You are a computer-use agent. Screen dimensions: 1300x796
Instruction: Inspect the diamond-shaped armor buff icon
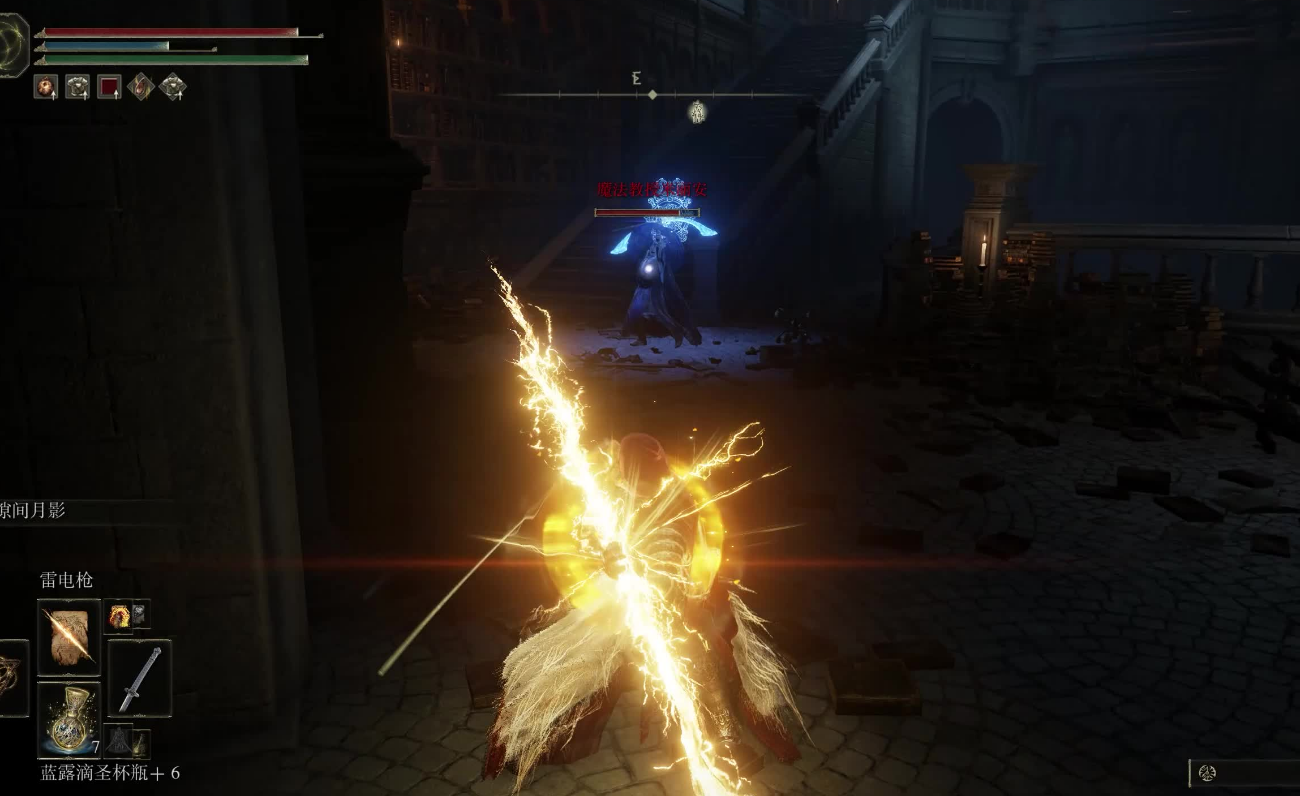[x=173, y=87]
